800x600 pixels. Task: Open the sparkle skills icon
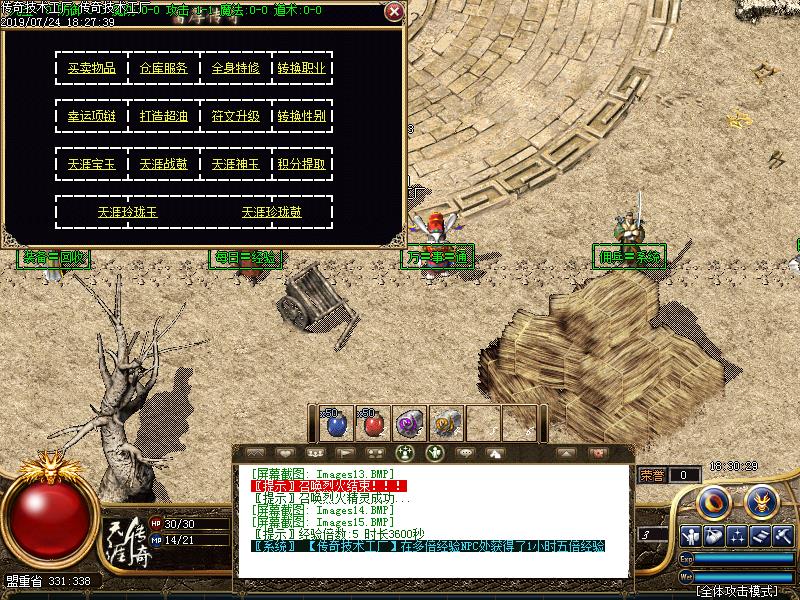737,537
